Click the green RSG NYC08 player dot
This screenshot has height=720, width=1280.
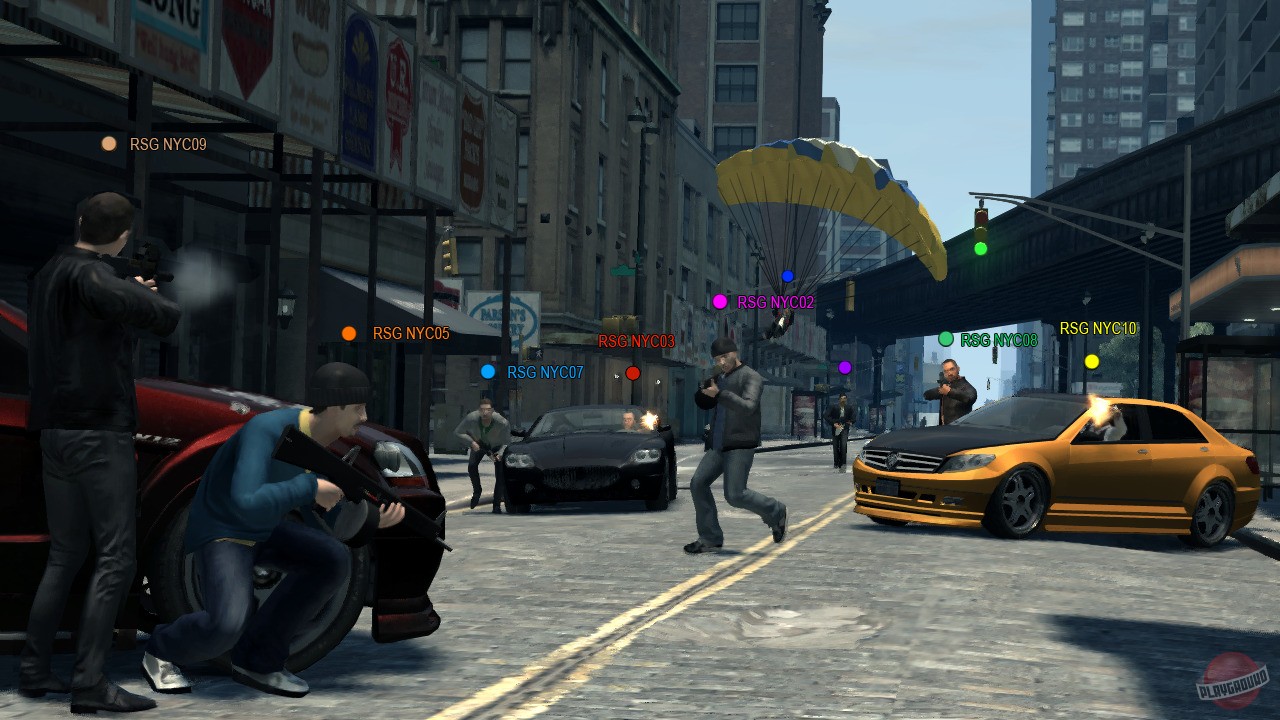pyautogui.click(x=947, y=338)
